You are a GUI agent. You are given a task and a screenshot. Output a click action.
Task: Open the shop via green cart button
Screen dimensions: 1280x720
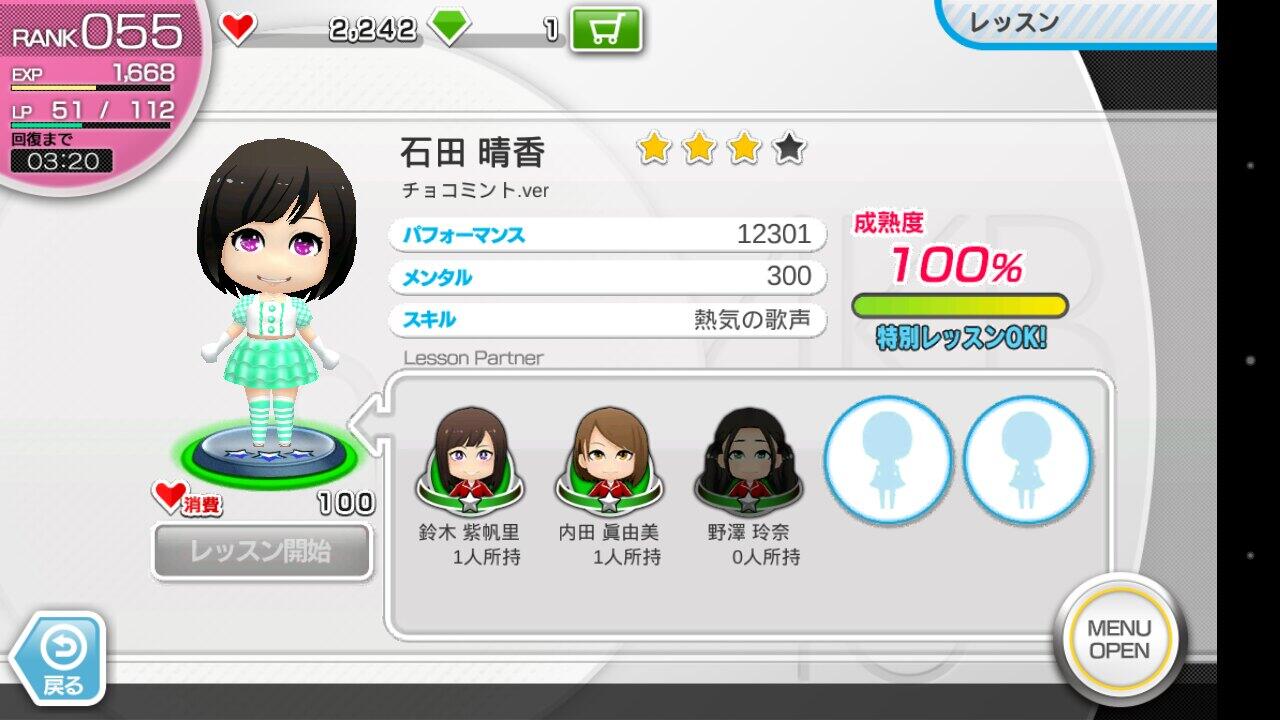(605, 30)
